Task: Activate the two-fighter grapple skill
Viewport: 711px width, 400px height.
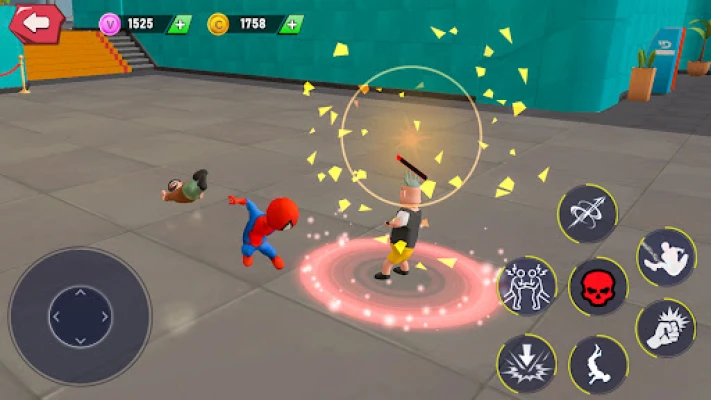Action: coord(526,286)
